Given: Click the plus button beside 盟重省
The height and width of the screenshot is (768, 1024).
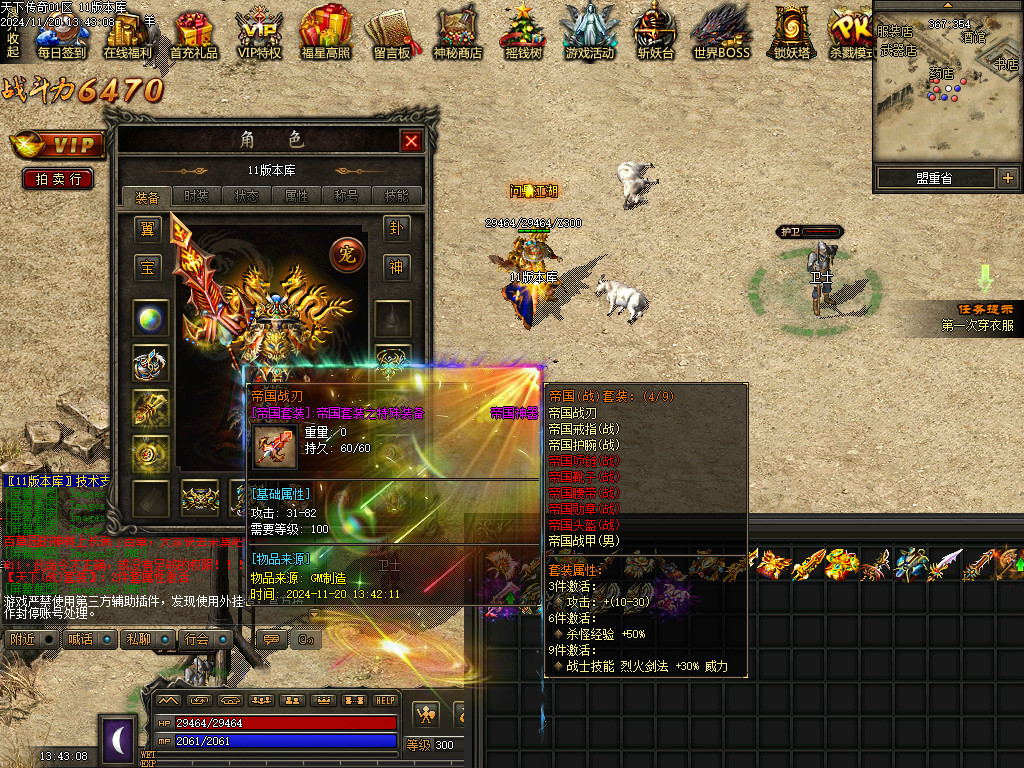Looking at the screenshot, I should pos(1007,178).
